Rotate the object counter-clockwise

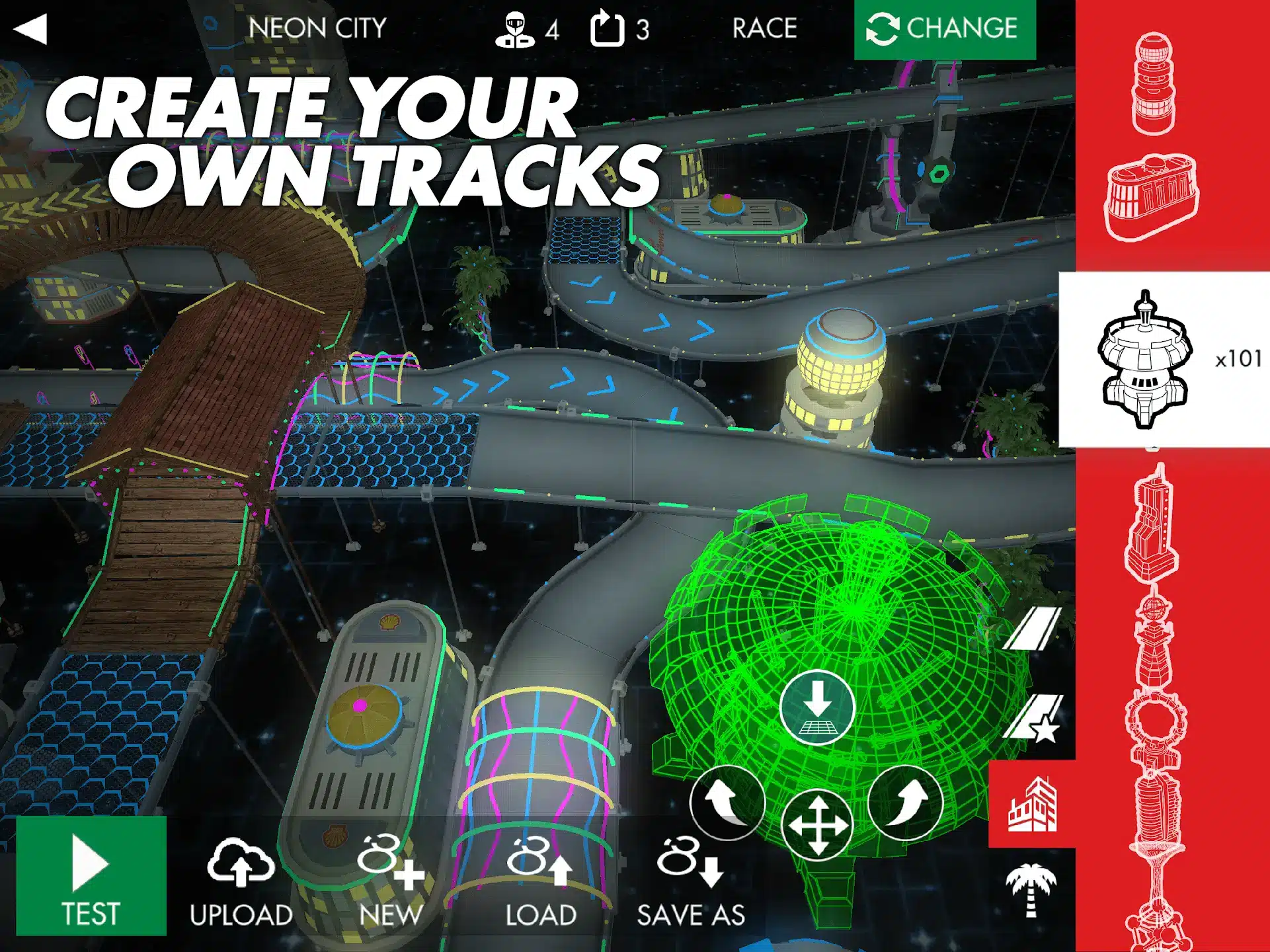tap(727, 802)
